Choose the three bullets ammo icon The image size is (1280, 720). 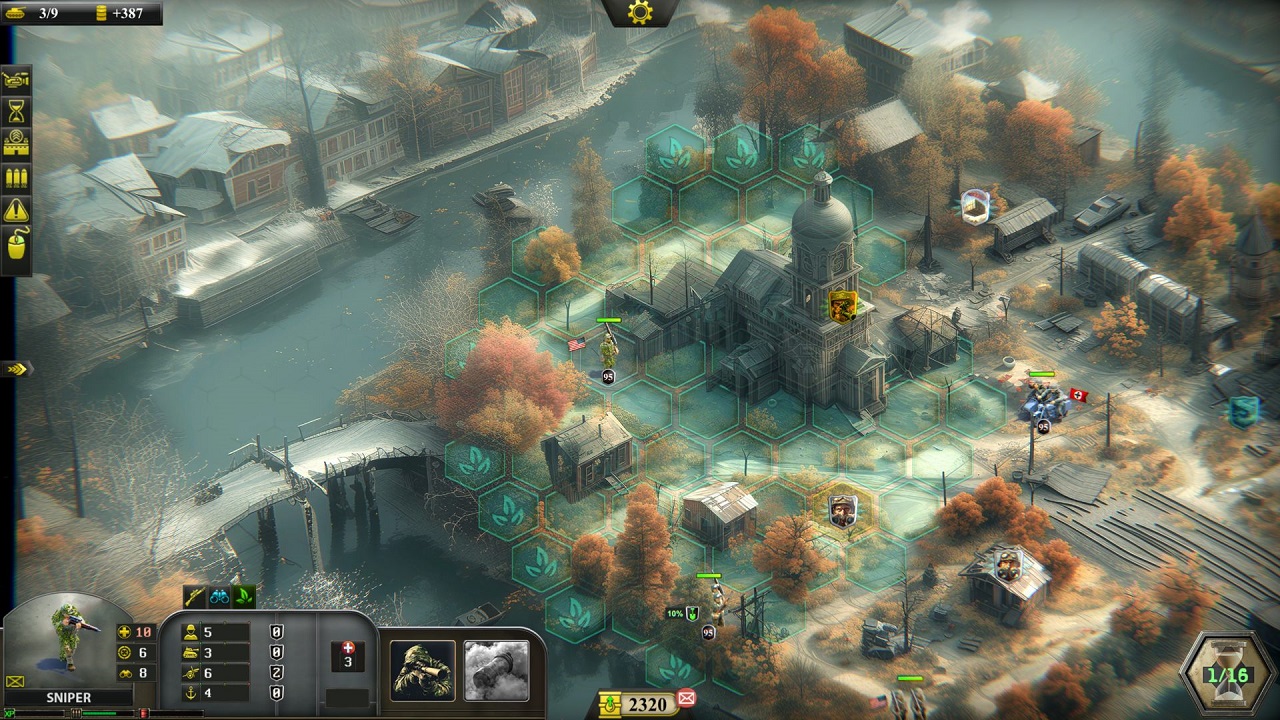(17, 178)
